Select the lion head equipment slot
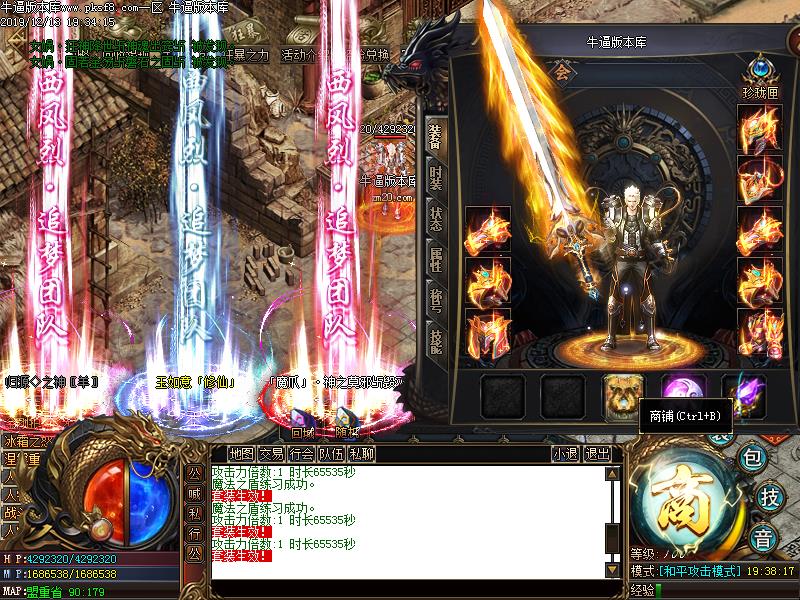Image resolution: width=800 pixels, height=600 pixels. pyautogui.click(x=621, y=395)
